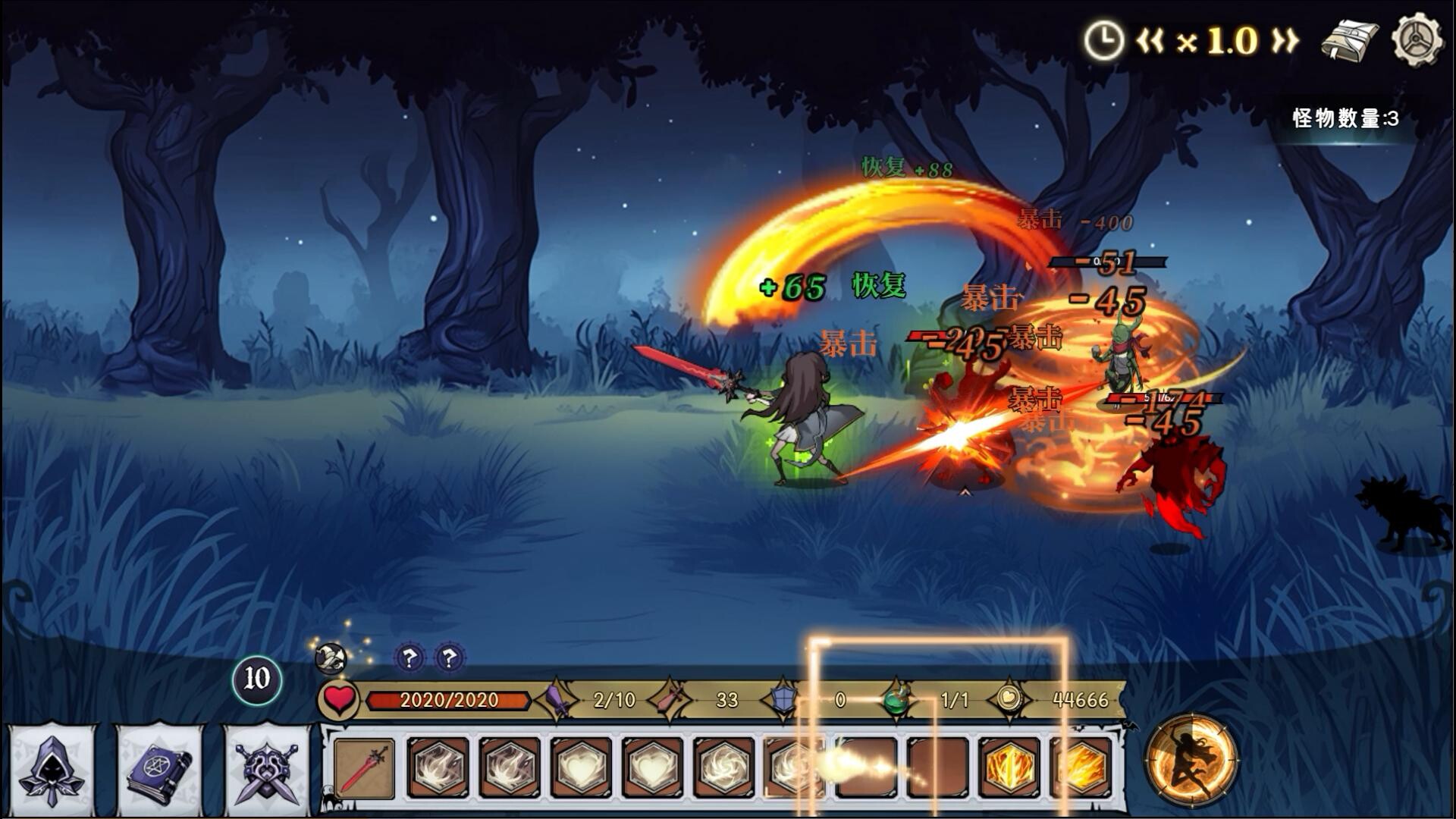
Task: Click the level 10 badge
Action: [x=256, y=679]
